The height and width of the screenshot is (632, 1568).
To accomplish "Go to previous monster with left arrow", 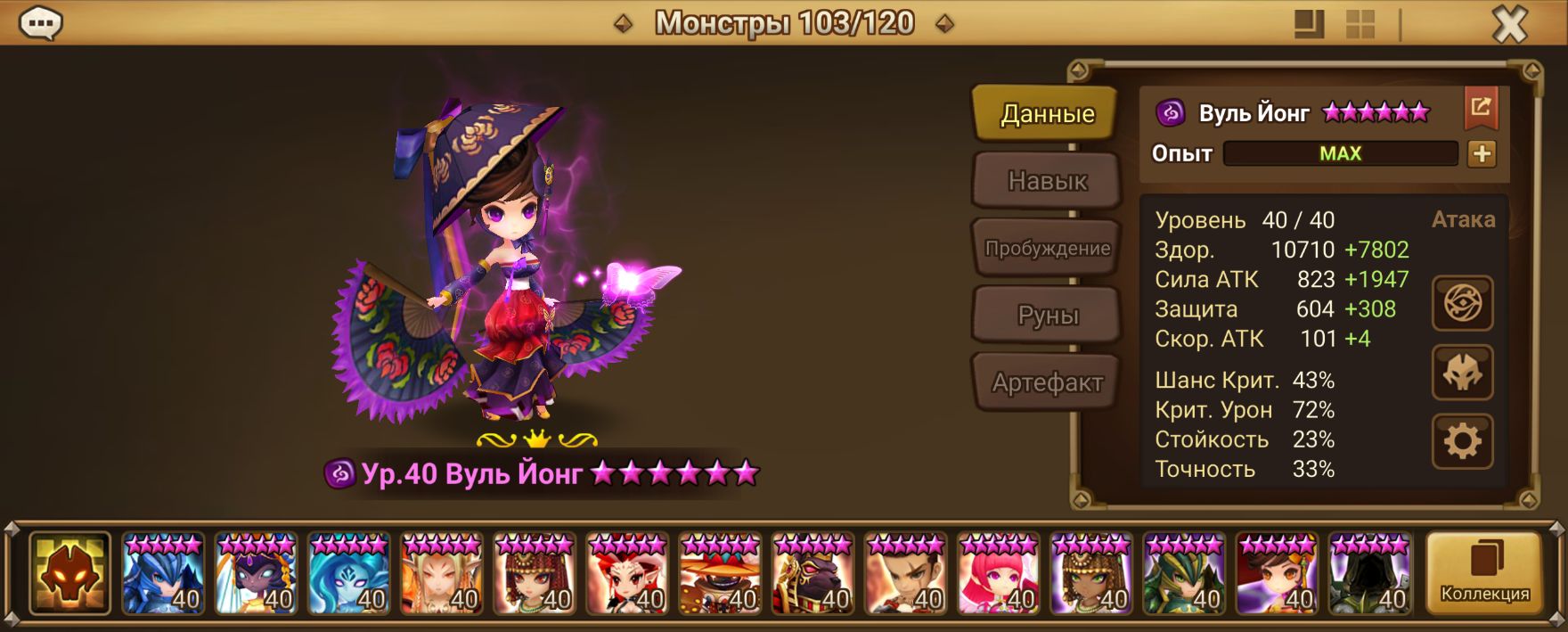I will [624, 24].
